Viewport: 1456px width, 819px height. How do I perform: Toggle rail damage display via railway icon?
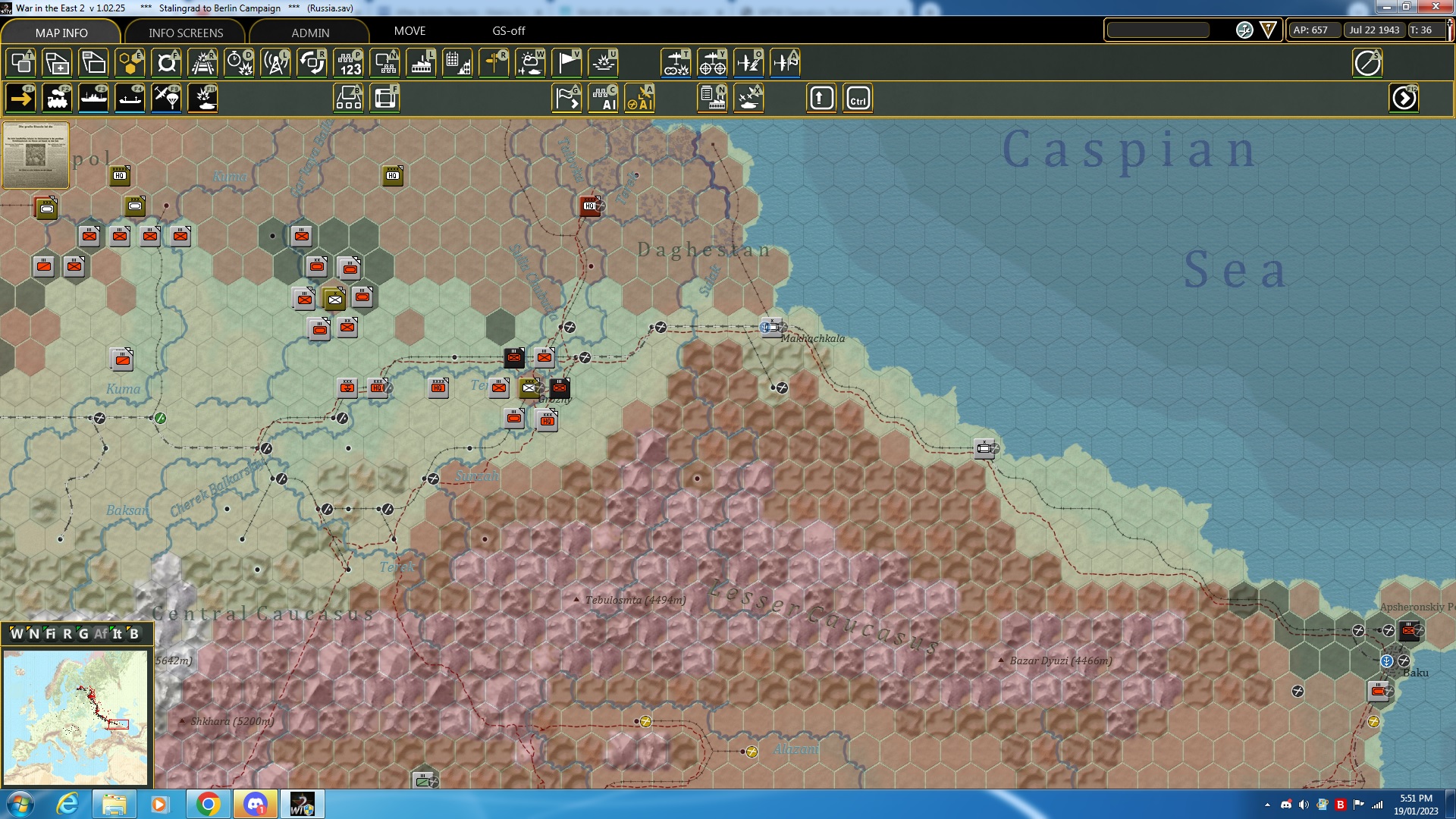tap(202, 64)
